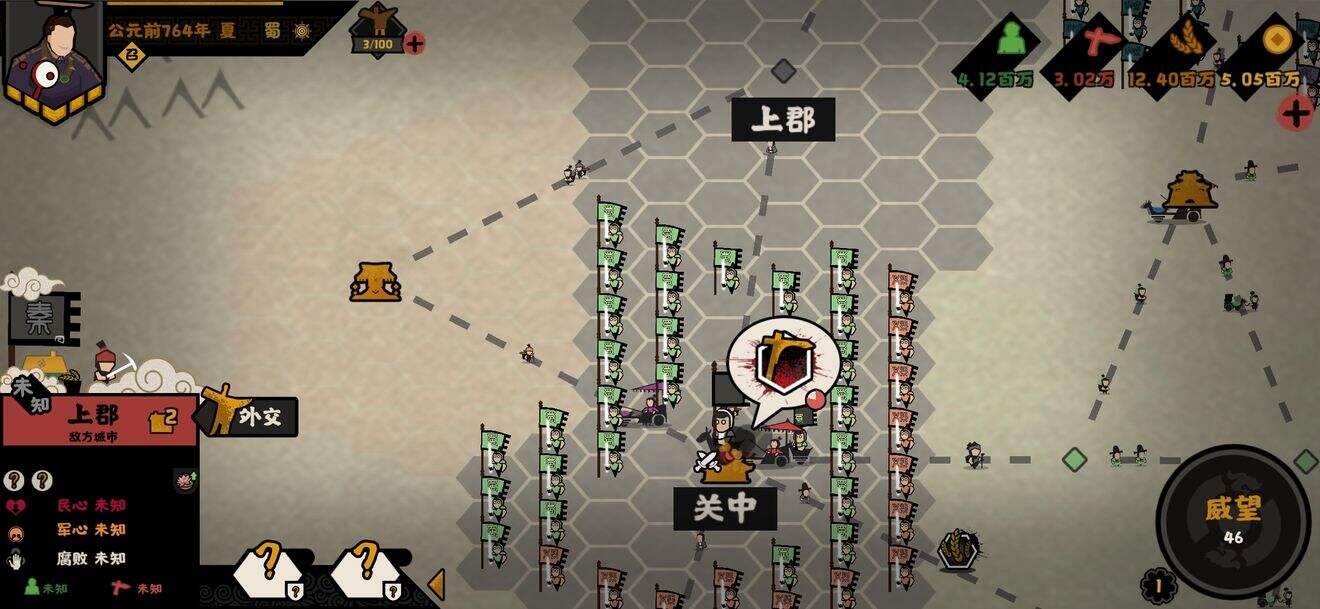Click the sun emblem beside 蜀
Screen dimensions: 1320x609
302,31
